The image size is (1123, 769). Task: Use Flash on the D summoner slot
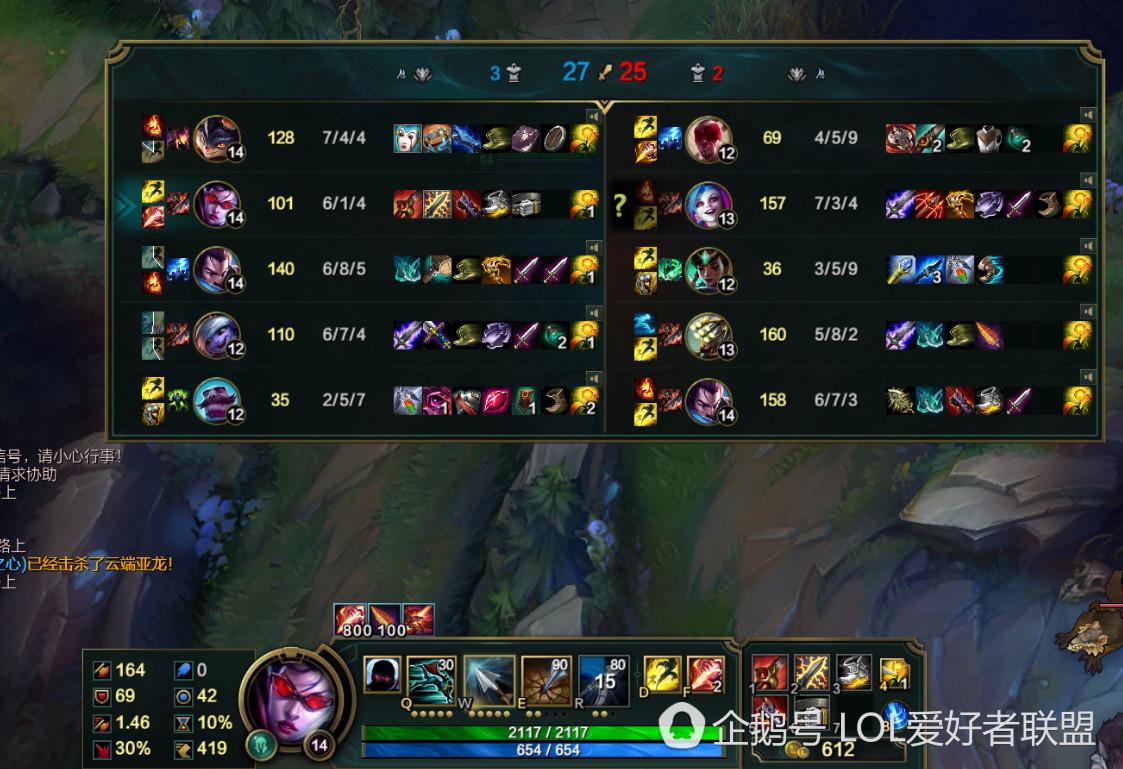point(662,675)
